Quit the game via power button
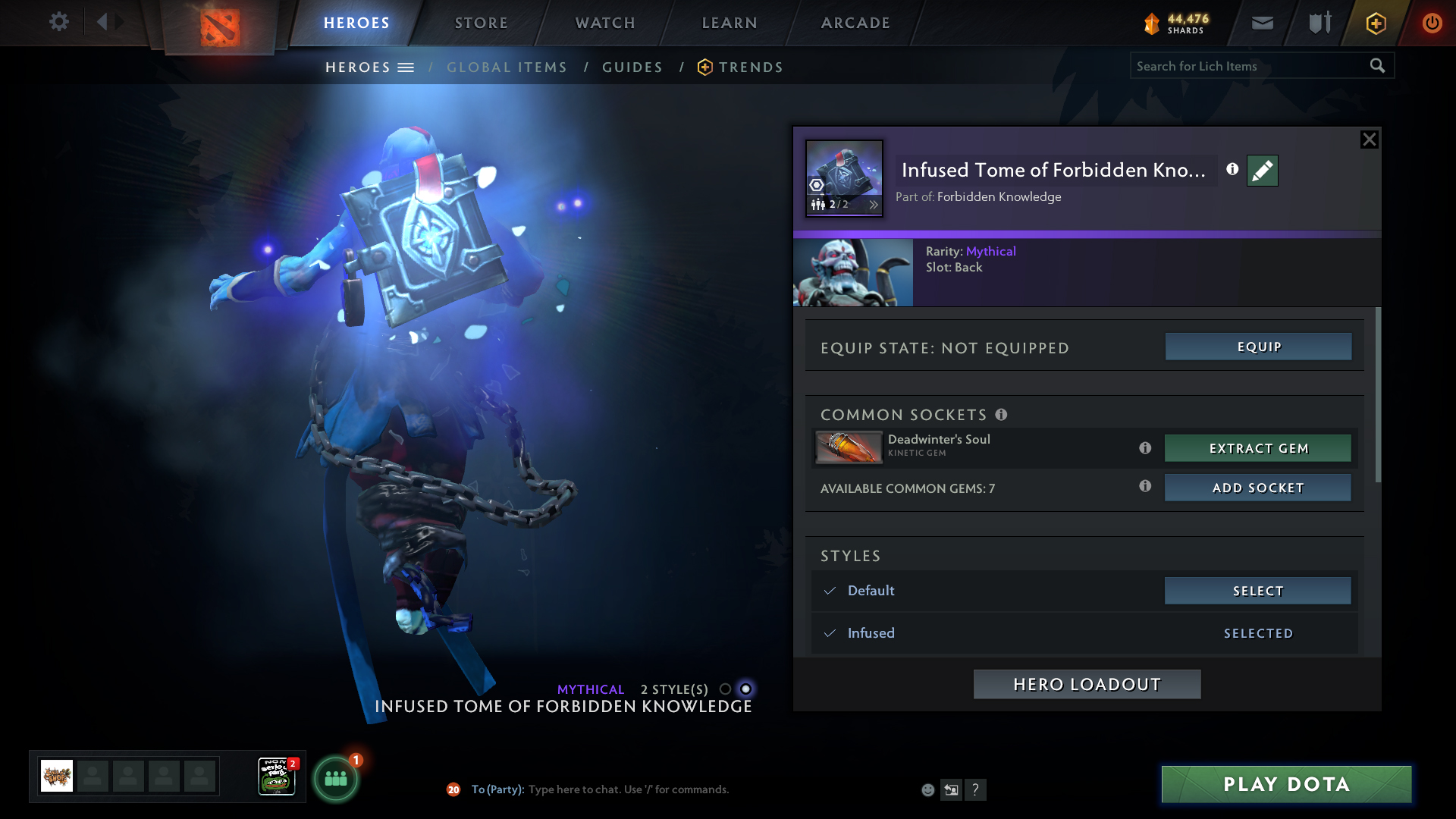 click(x=1432, y=23)
